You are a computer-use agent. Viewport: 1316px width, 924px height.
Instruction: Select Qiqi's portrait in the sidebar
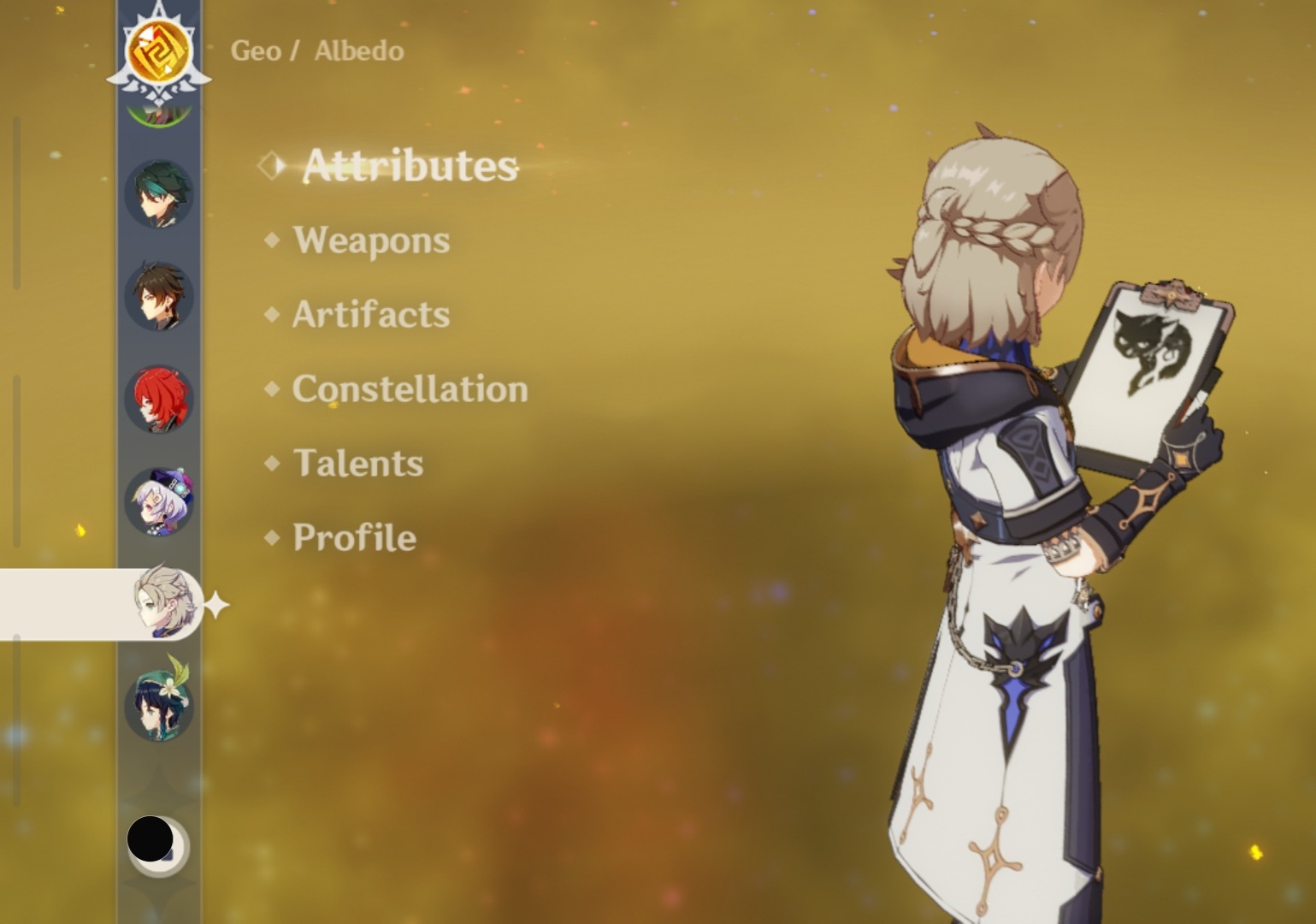click(158, 503)
